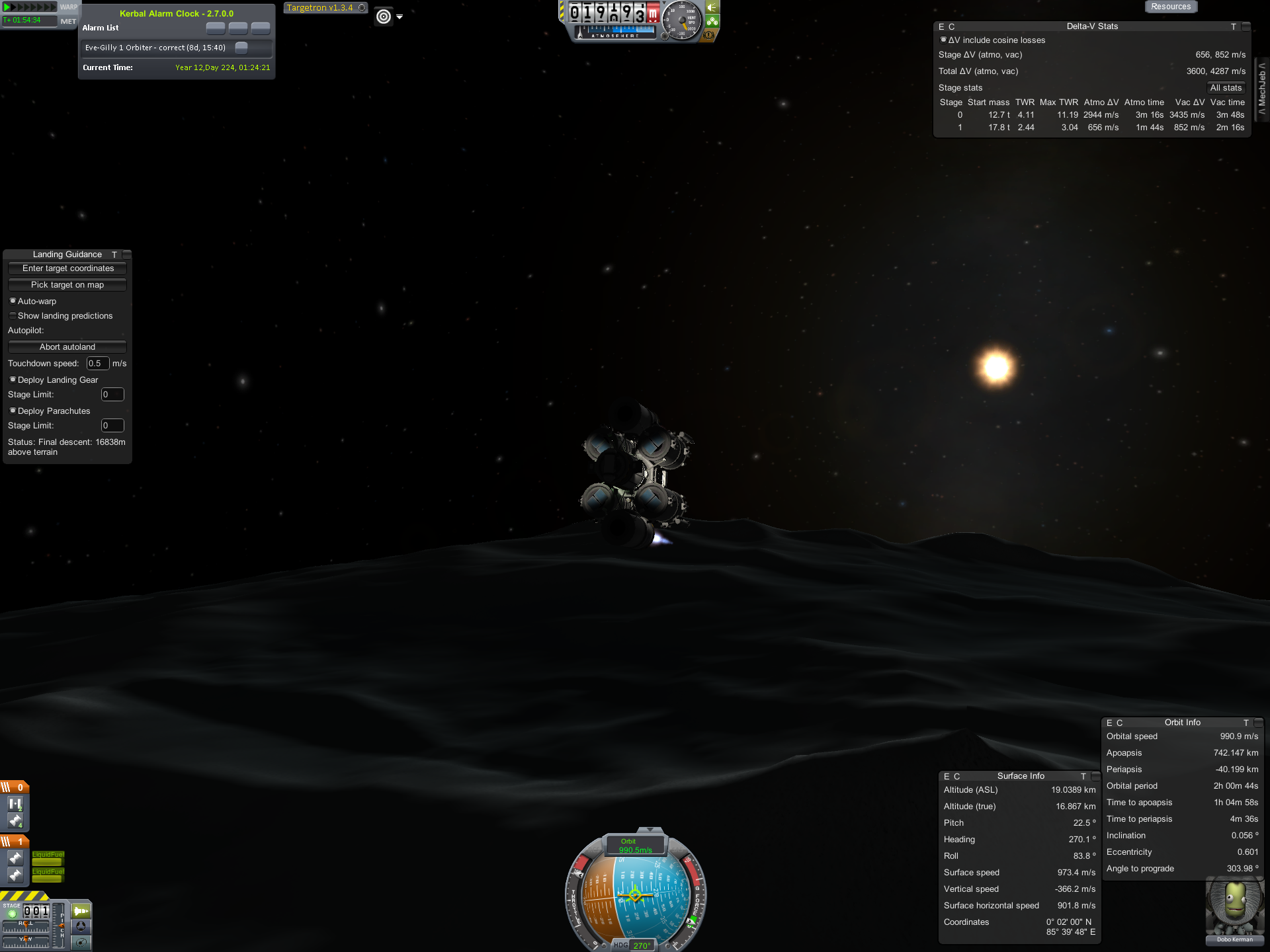Open the MechJeb side tab
Image resolution: width=1270 pixels, height=952 pixels.
[x=1263, y=88]
